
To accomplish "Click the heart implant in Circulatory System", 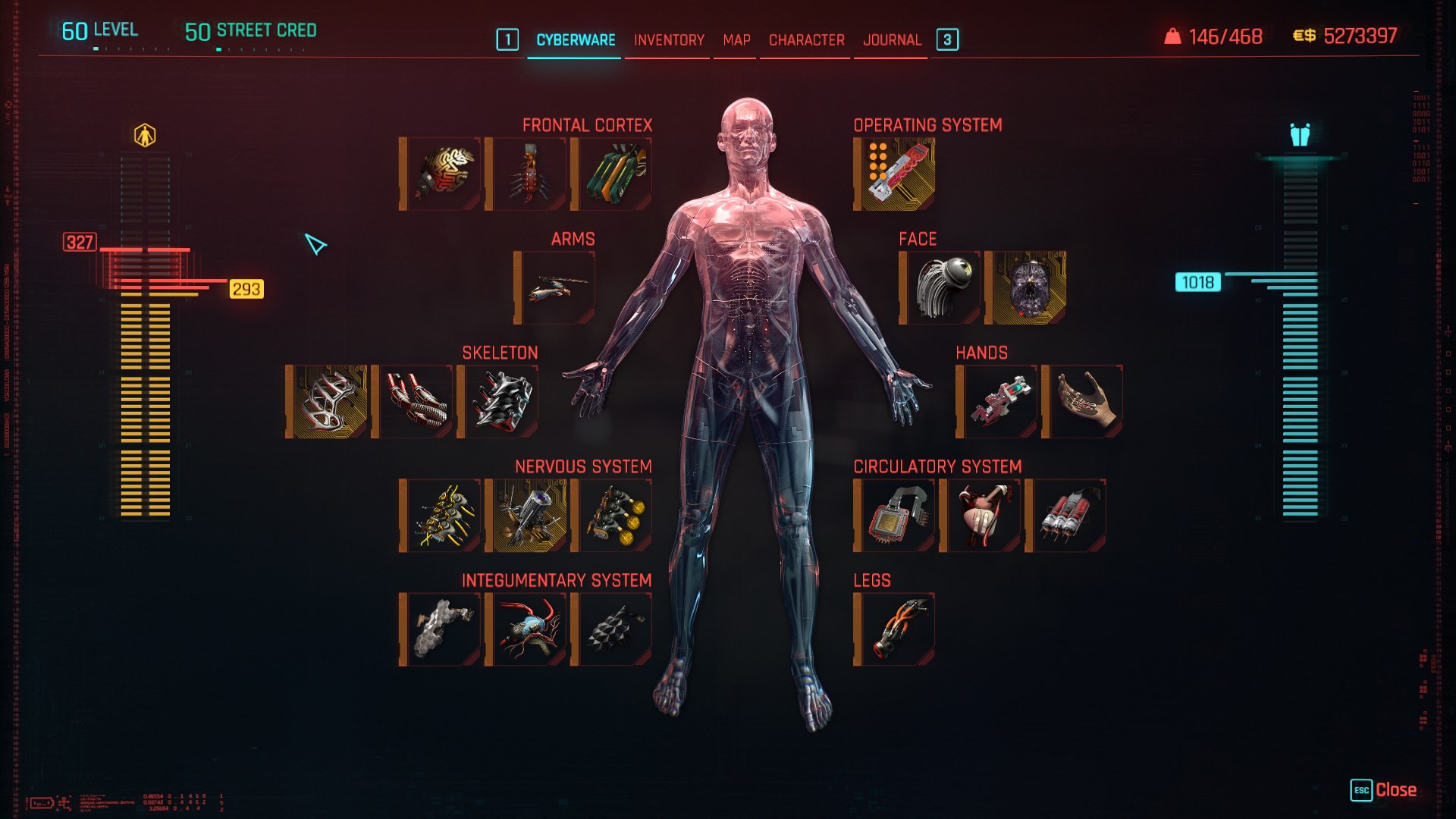I will 983,516.
